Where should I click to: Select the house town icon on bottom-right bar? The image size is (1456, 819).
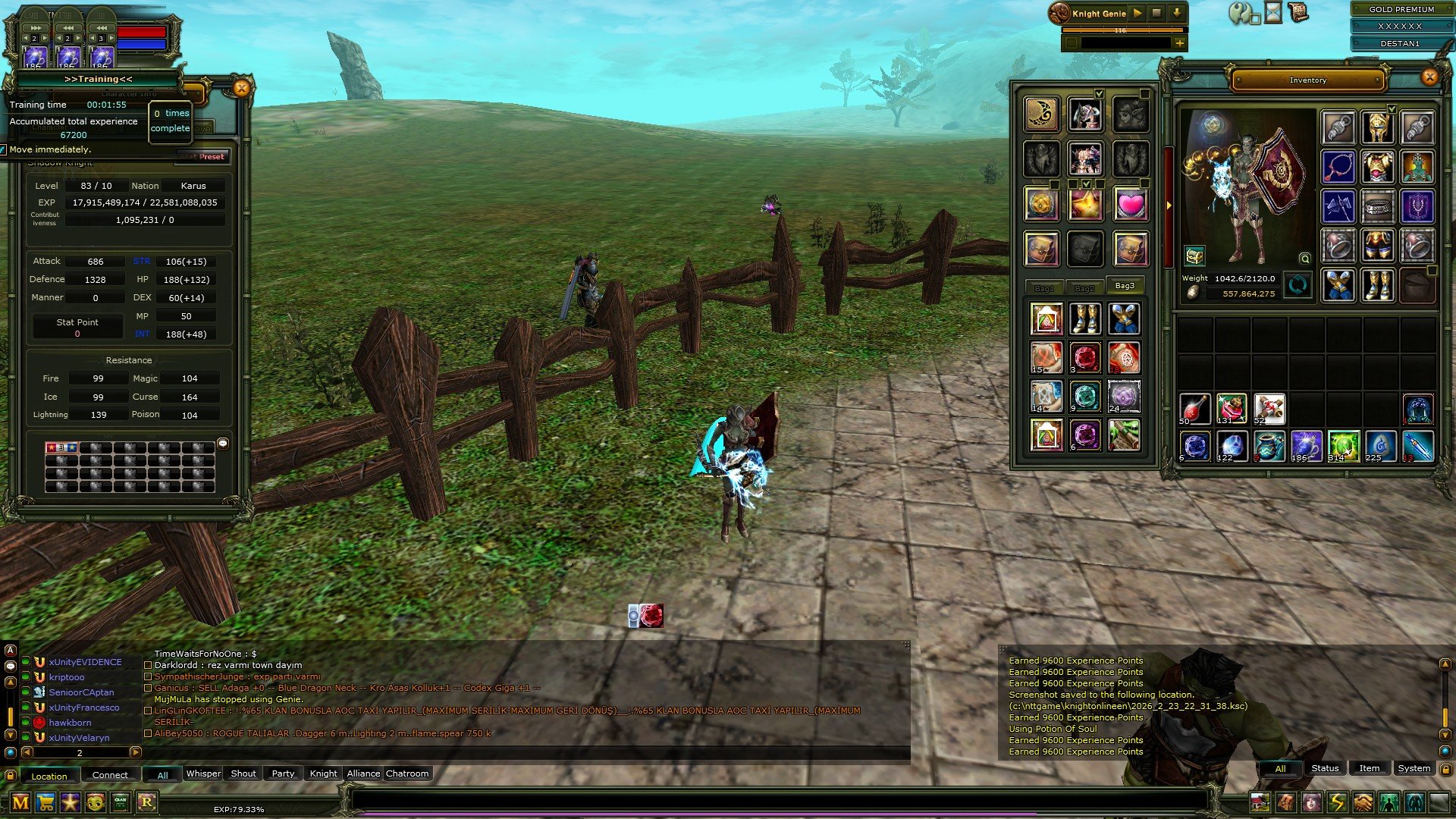1260,801
